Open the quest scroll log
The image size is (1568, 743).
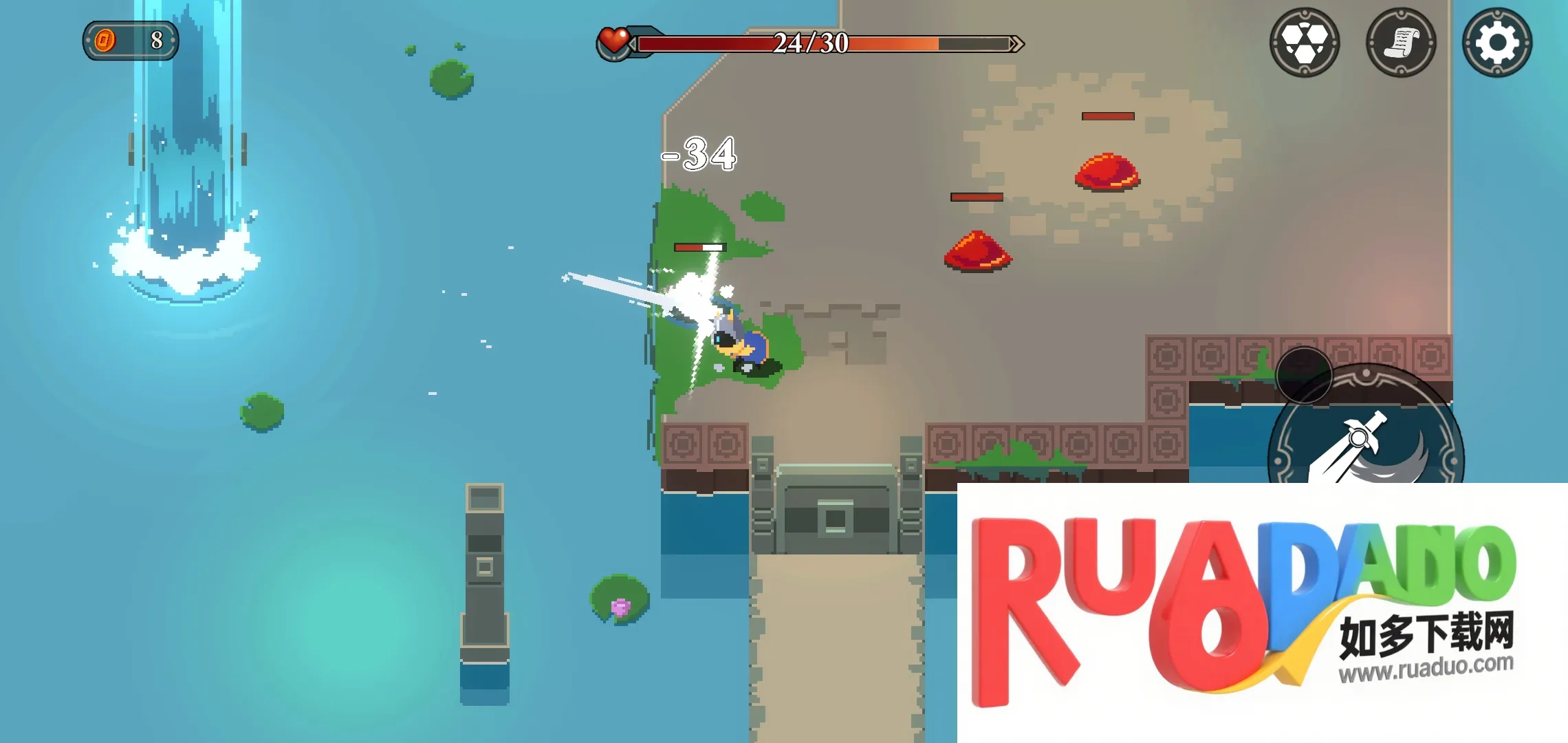point(1401,43)
